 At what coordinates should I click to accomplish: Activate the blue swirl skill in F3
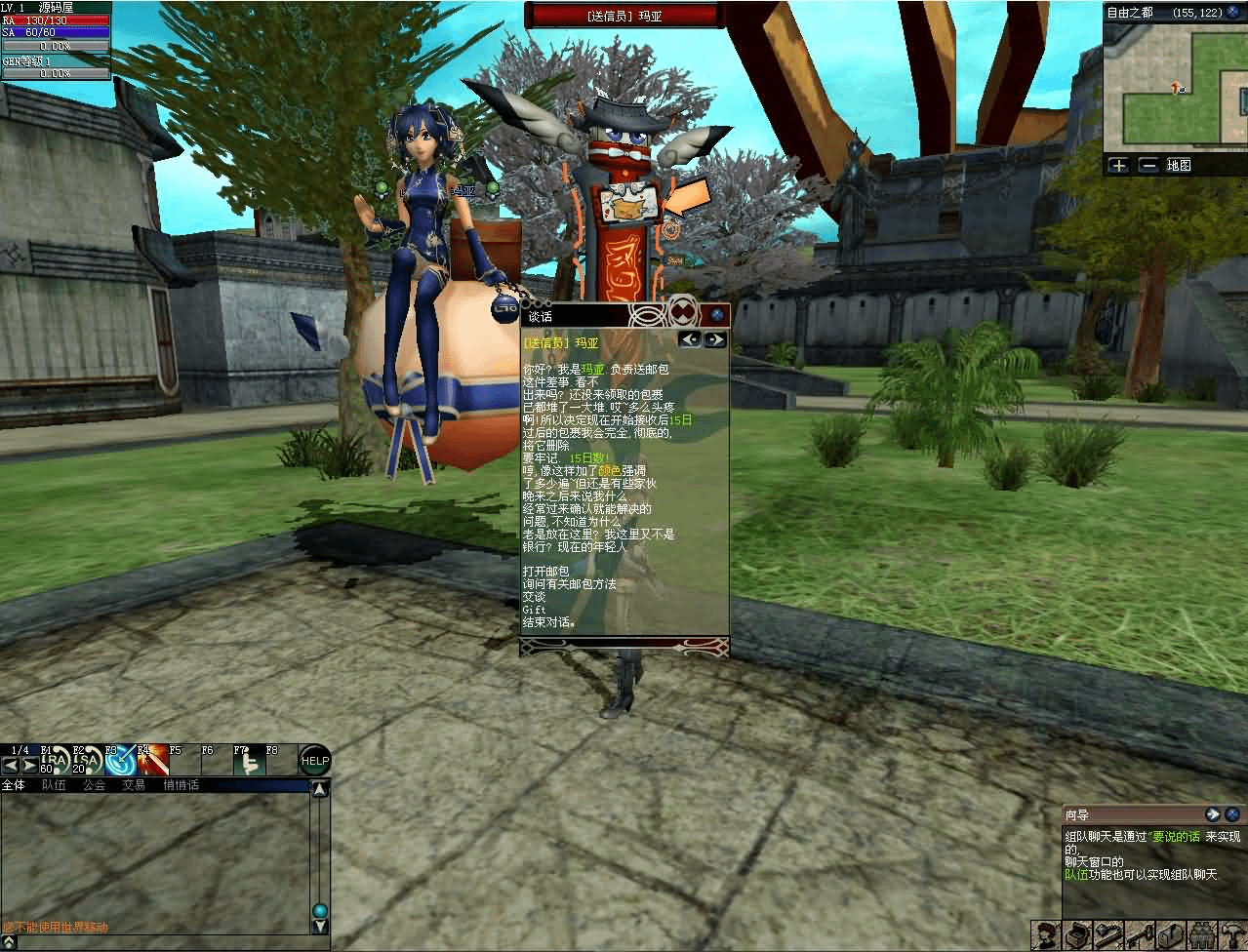pos(120,762)
